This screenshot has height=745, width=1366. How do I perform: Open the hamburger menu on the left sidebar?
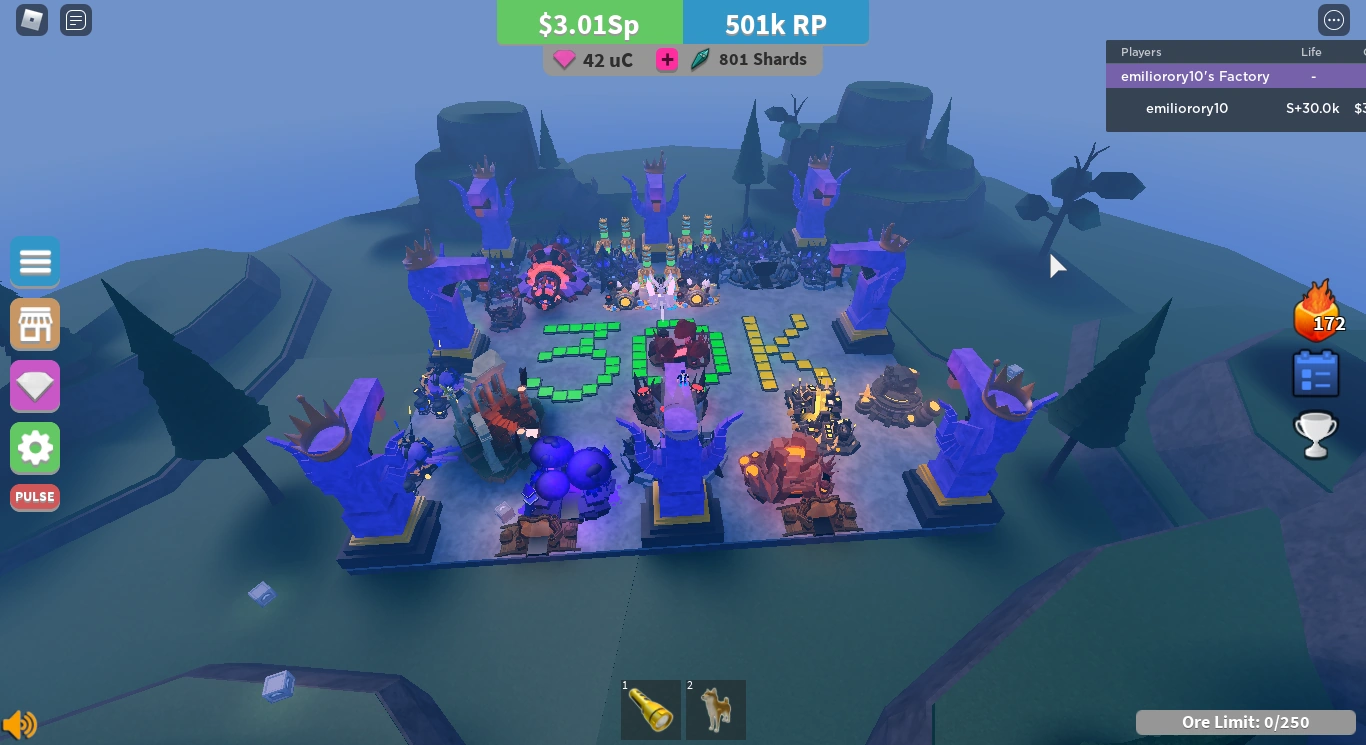coord(35,261)
